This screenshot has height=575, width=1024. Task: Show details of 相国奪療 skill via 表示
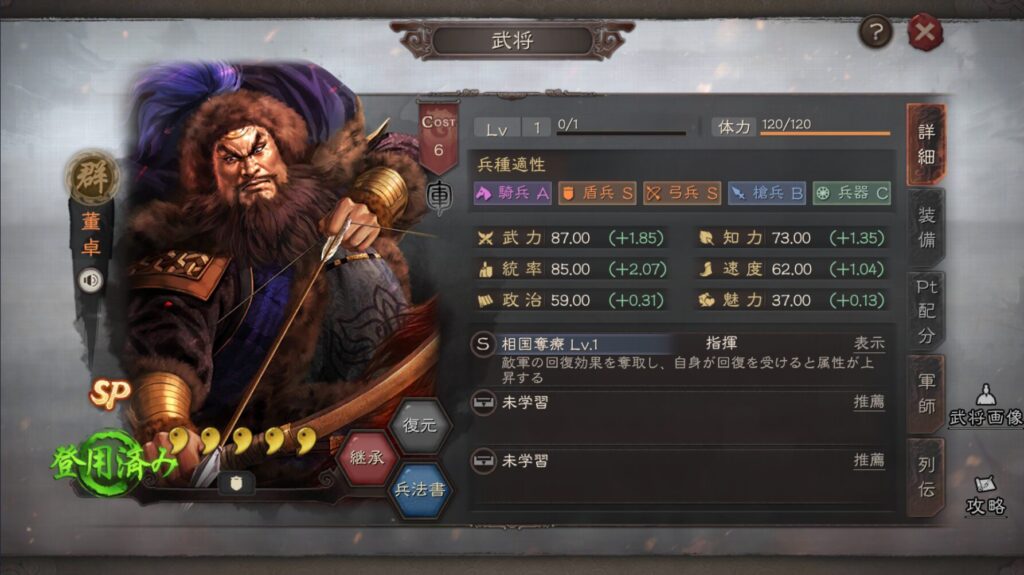tap(868, 343)
